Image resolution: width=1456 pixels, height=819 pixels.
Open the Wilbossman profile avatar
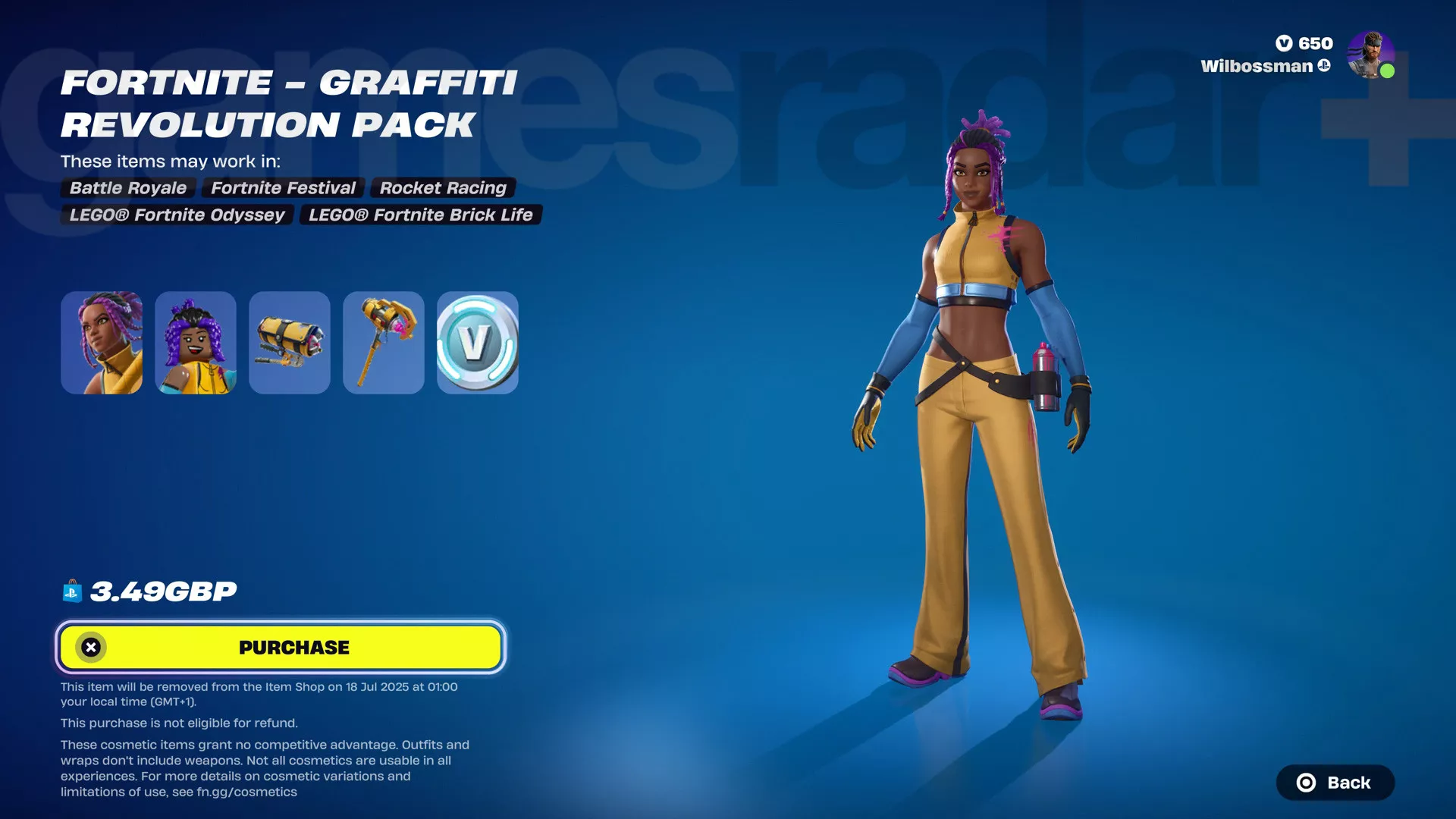click(1370, 55)
